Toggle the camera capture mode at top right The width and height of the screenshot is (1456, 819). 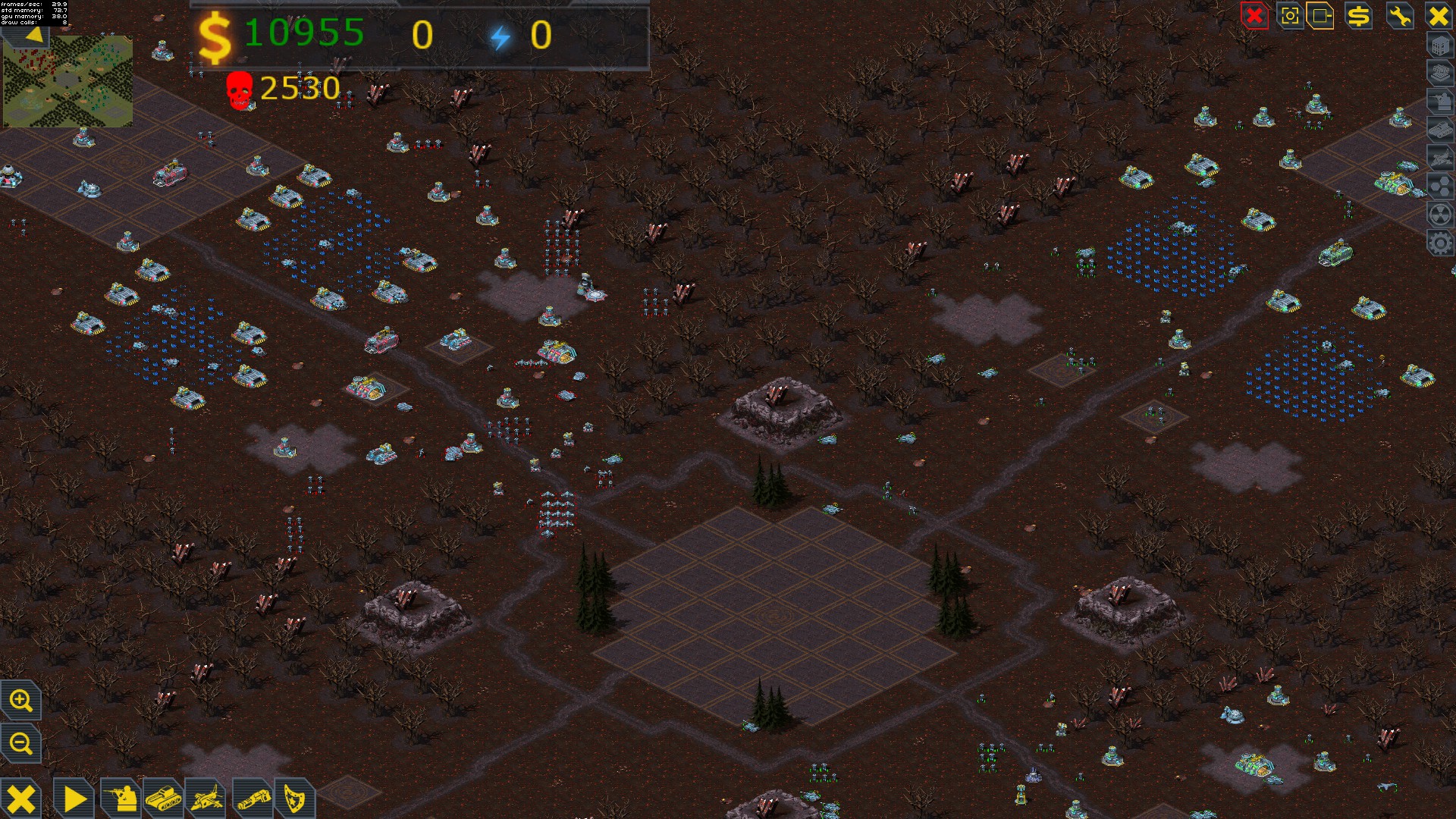point(1291,17)
